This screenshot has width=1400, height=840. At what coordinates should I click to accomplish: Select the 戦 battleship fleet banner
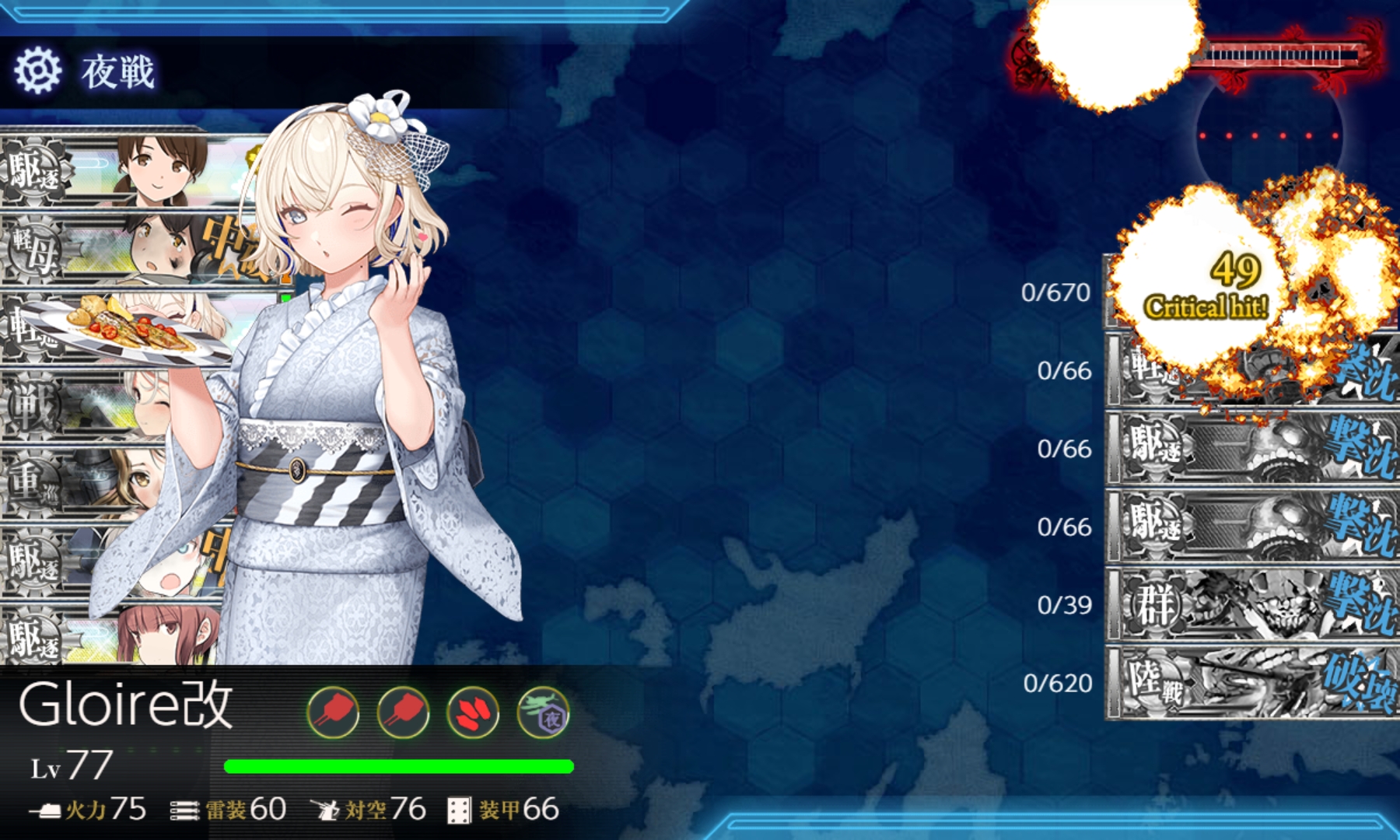[x=78, y=406]
